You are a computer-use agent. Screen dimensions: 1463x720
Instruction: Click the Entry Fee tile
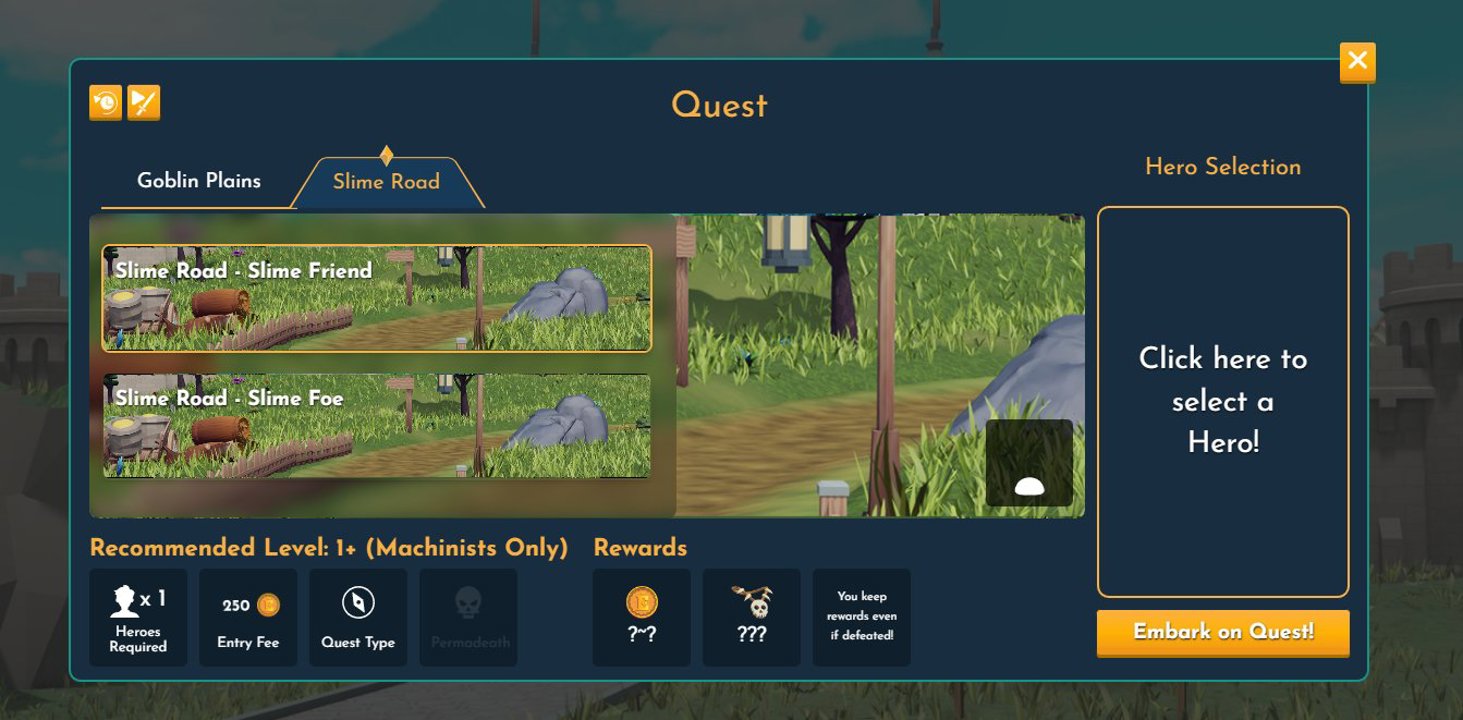(x=248, y=617)
